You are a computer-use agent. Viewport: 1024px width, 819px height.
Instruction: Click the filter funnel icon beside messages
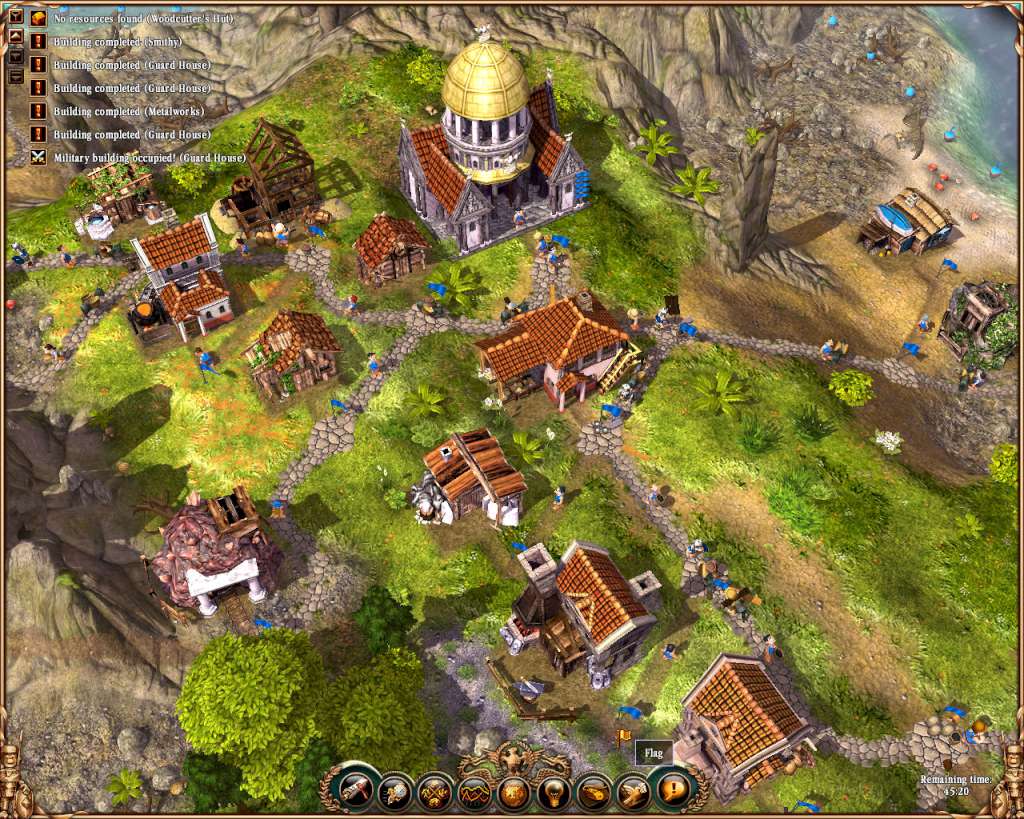[x=16, y=17]
